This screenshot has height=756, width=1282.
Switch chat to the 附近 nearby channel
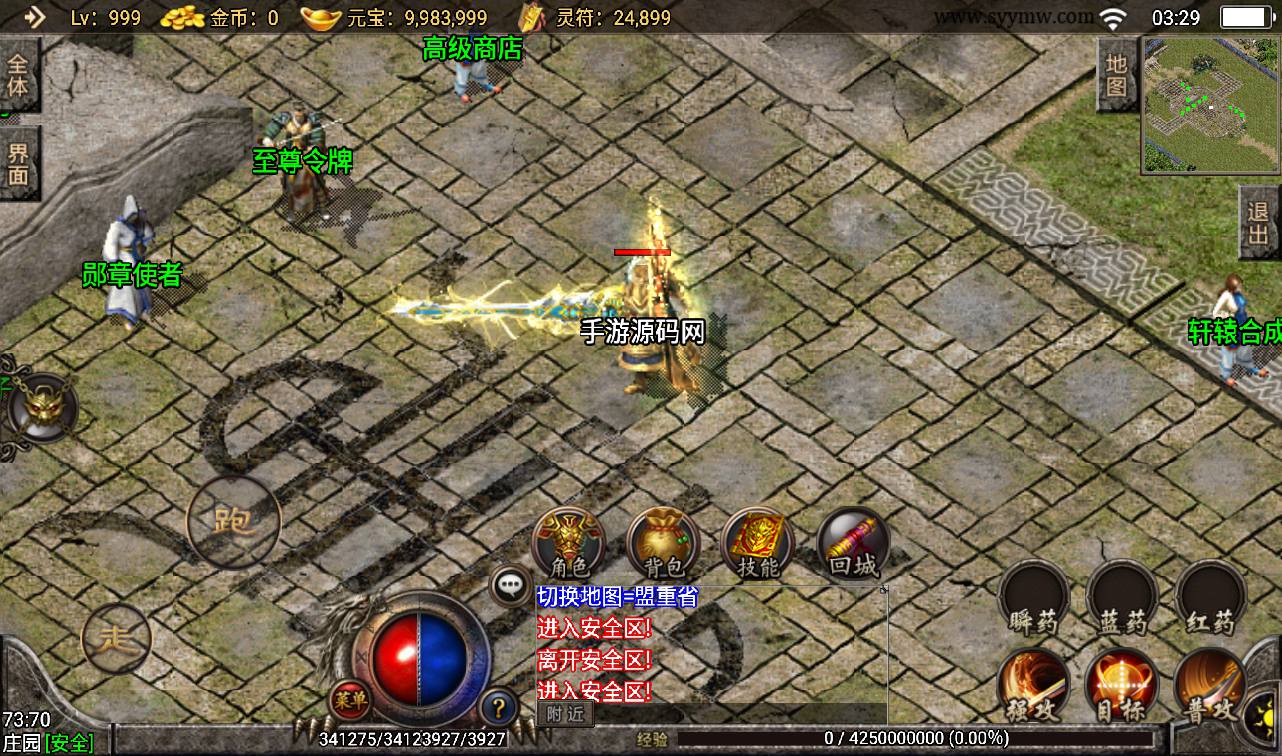565,714
